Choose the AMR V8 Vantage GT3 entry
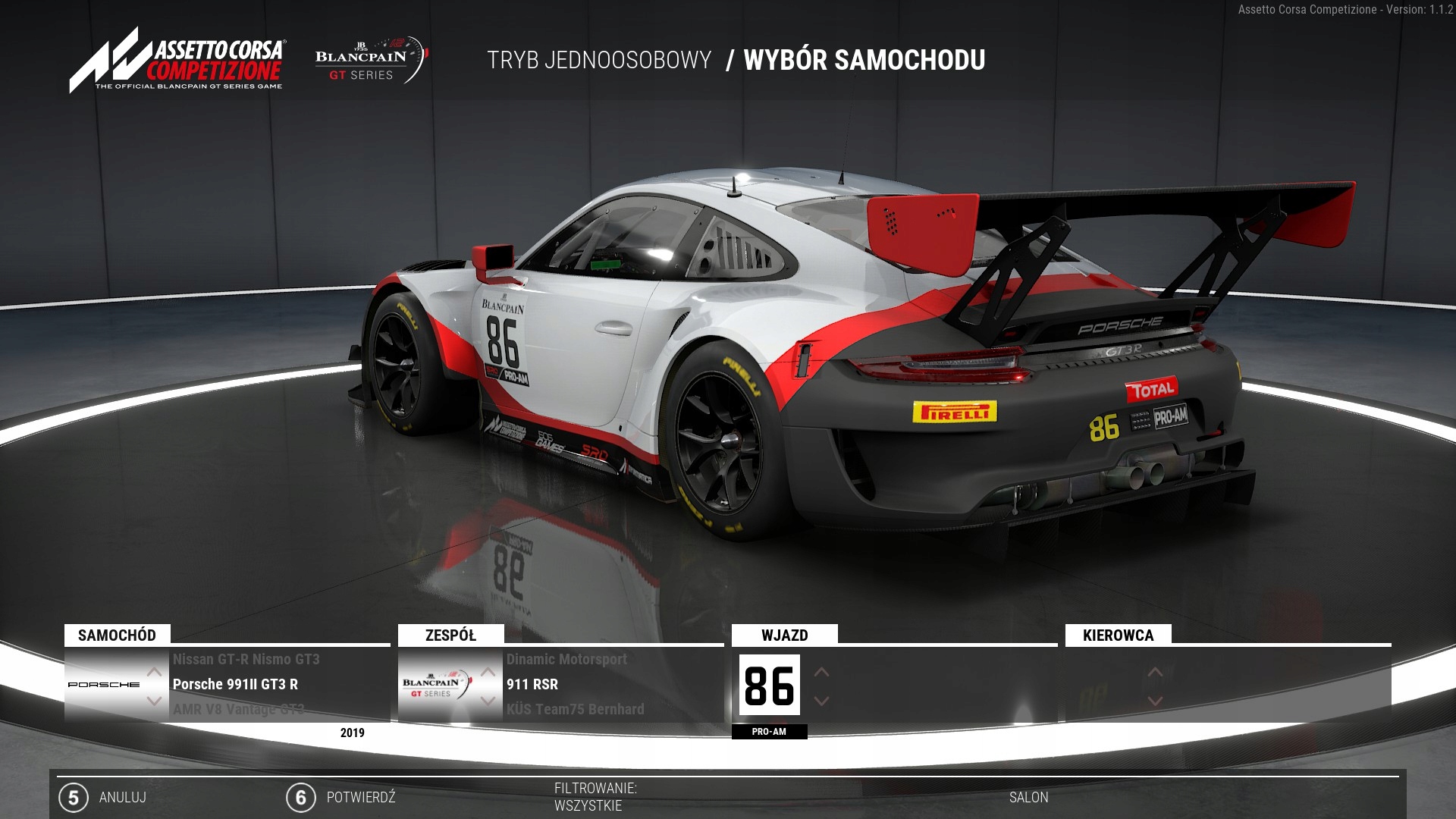 [238, 710]
